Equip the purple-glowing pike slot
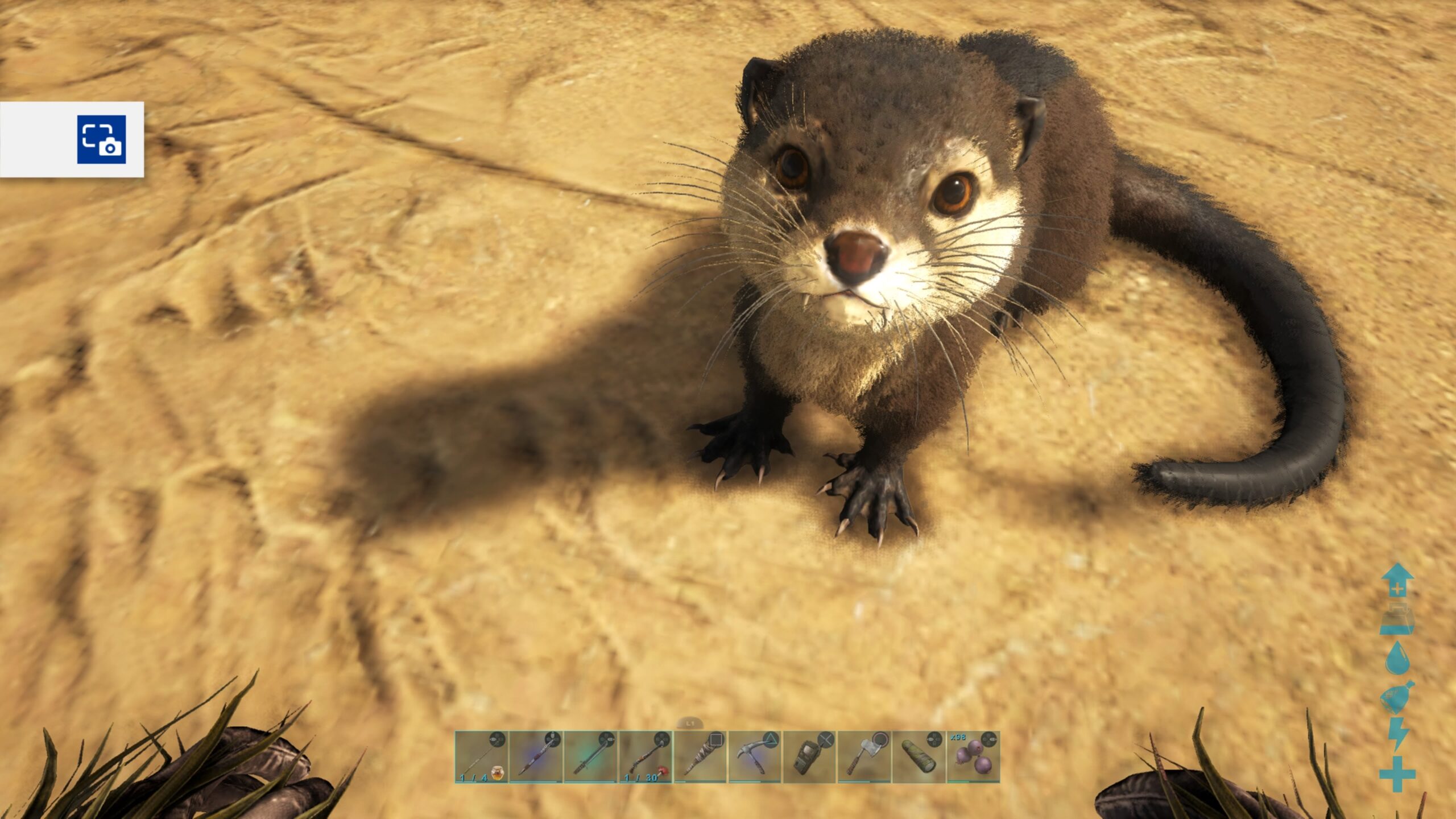This screenshot has height=819, width=1456. pyautogui.click(x=536, y=757)
